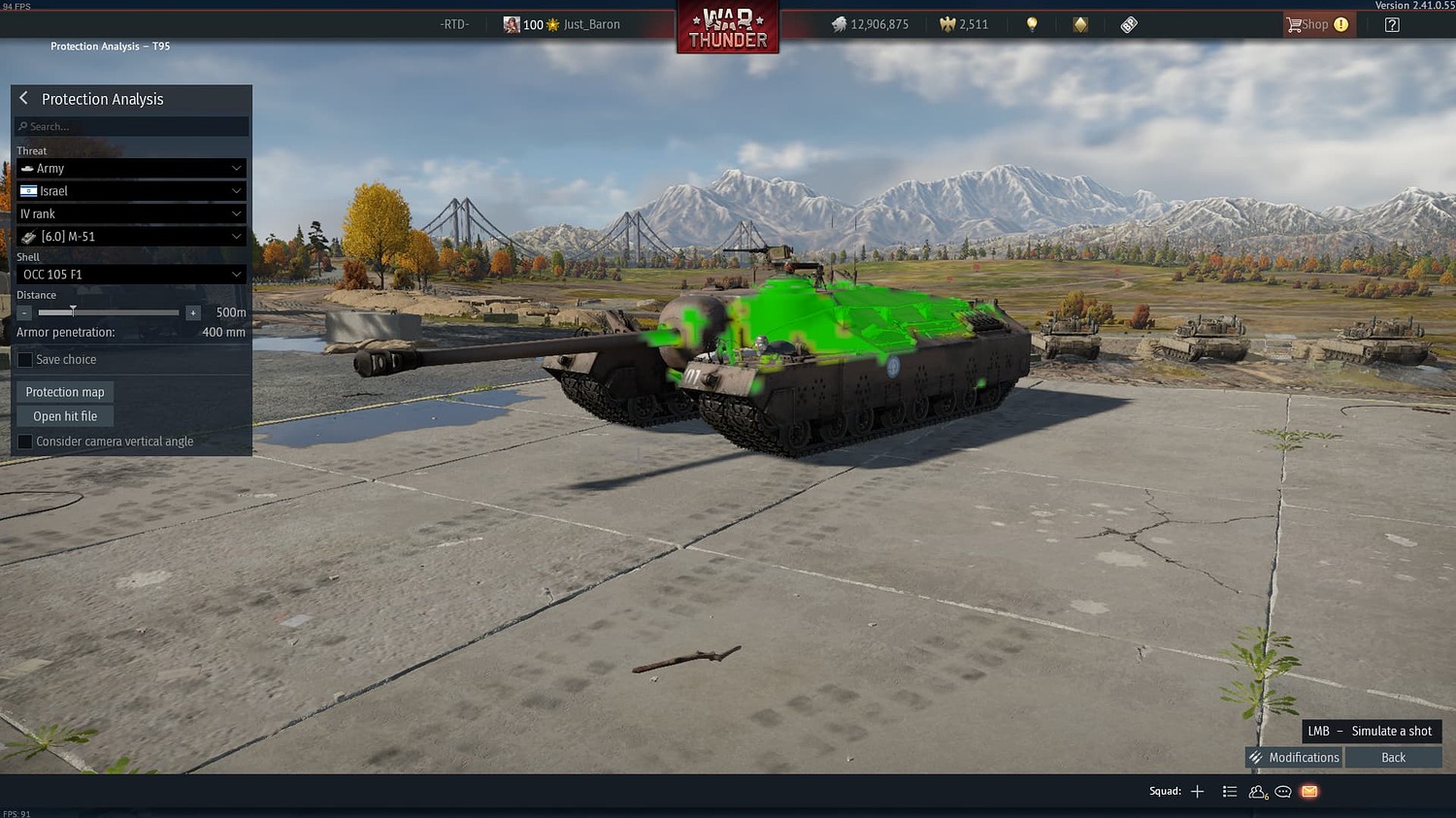Open the contacts icon showing 6 friends
The width and height of the screenshot is (1456, 818).
coord(1256,792)
